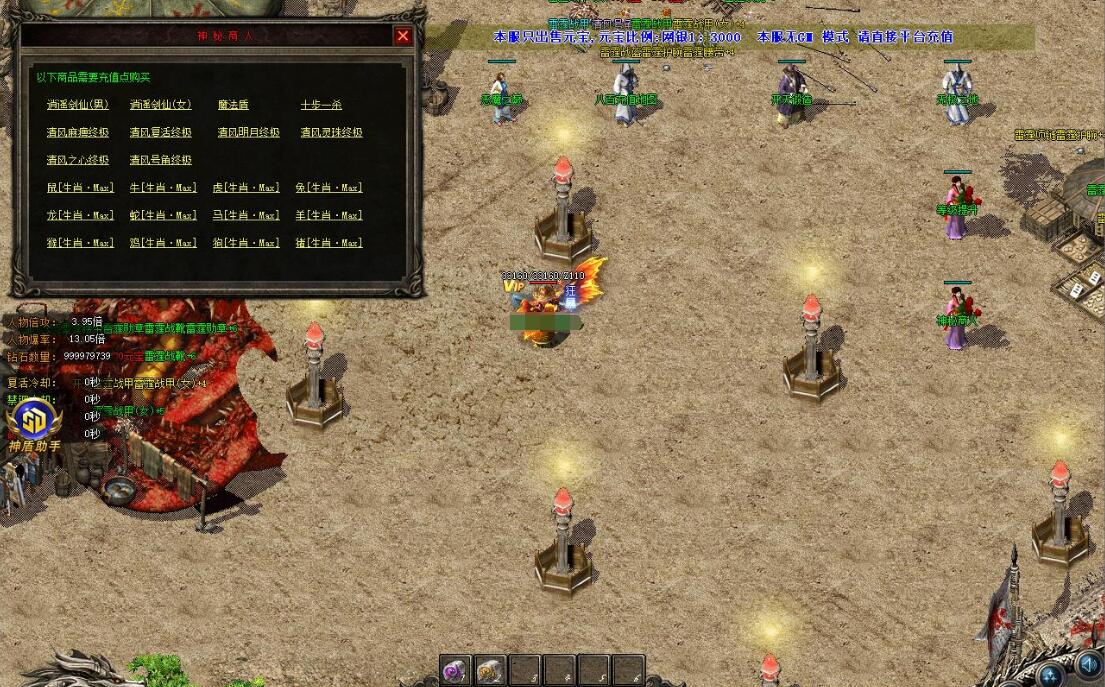Screen dimensions: 1105x687
Task: Toggle the sound speaker button
Action: click(1088, 664)
